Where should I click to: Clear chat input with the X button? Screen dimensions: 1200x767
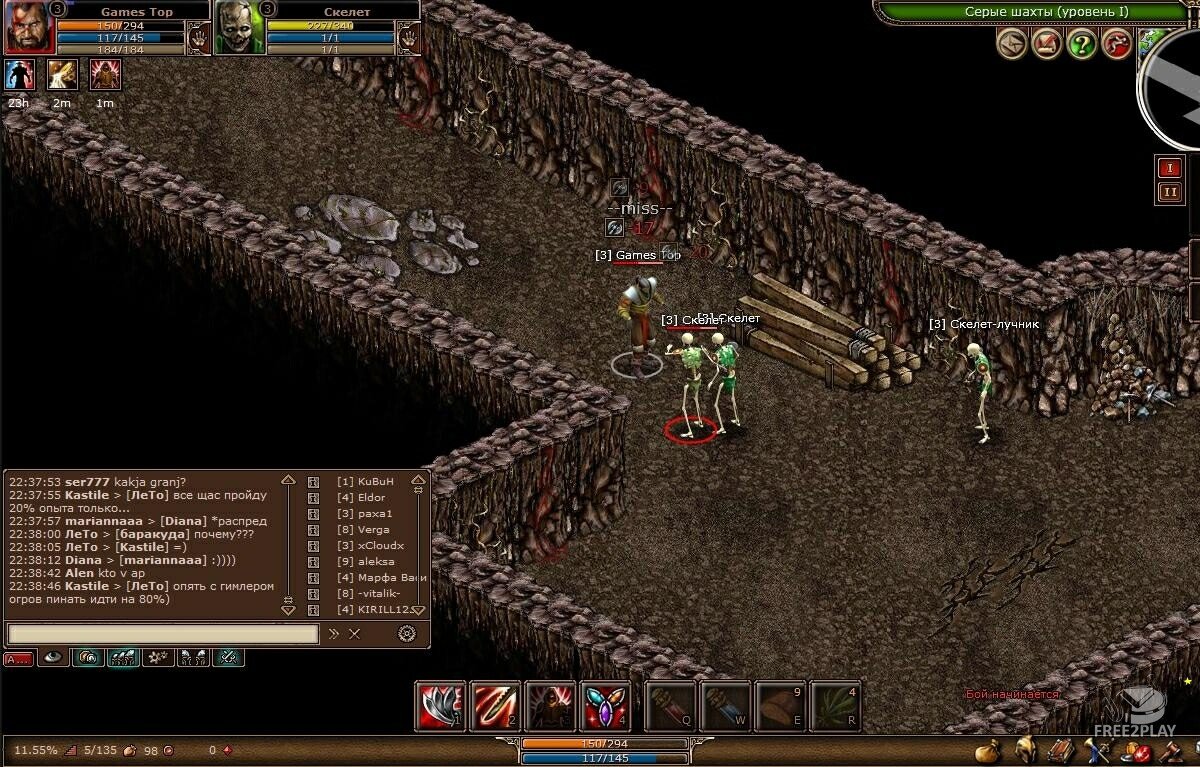pos(355,634)
